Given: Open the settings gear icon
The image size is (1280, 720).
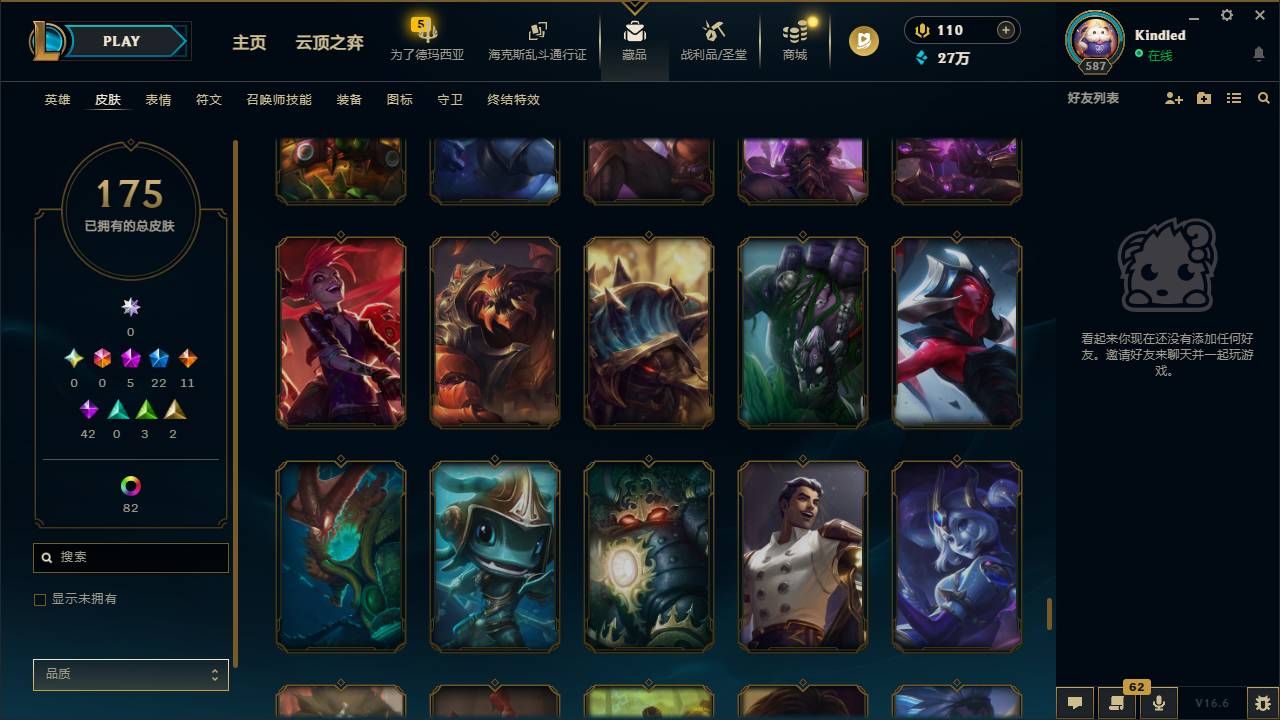Looking at the screenshot, I should tap(1226, 15).
